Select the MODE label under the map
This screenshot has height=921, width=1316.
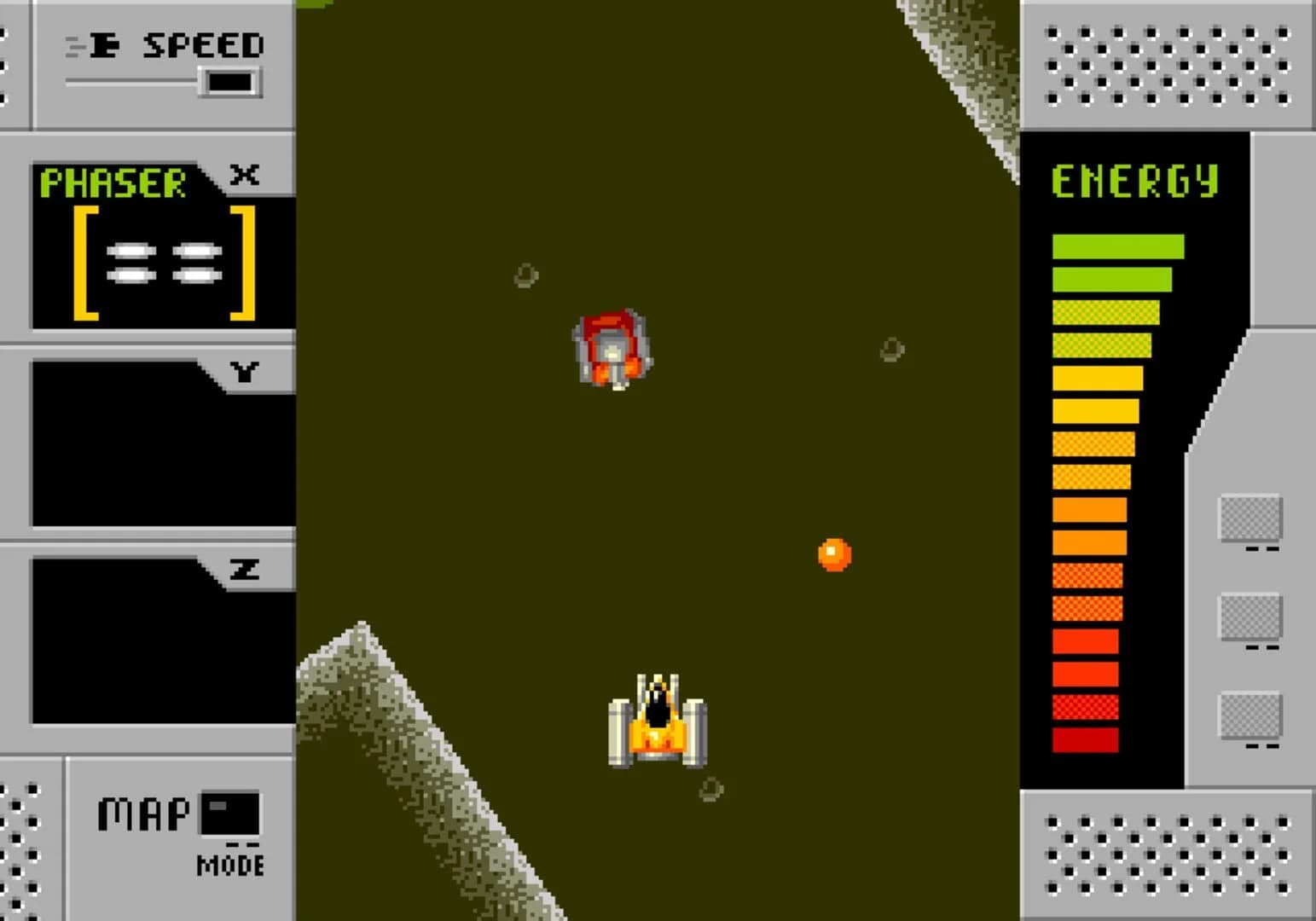[x=229, y=865]
